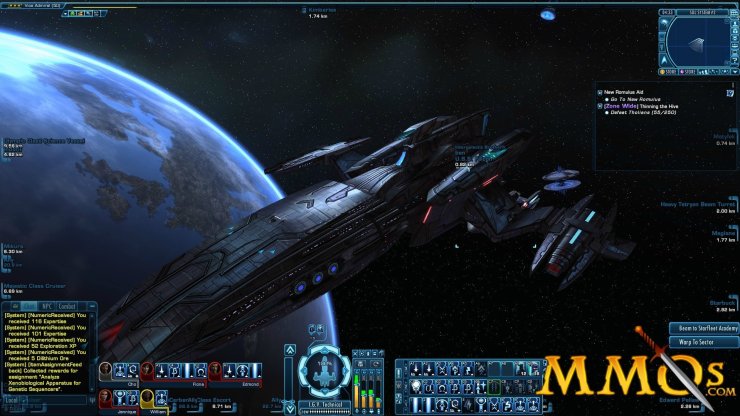This screenshot has width=740, height=416.
Task: Switch to the NPC chat tab
Action: tap(45, 306)
